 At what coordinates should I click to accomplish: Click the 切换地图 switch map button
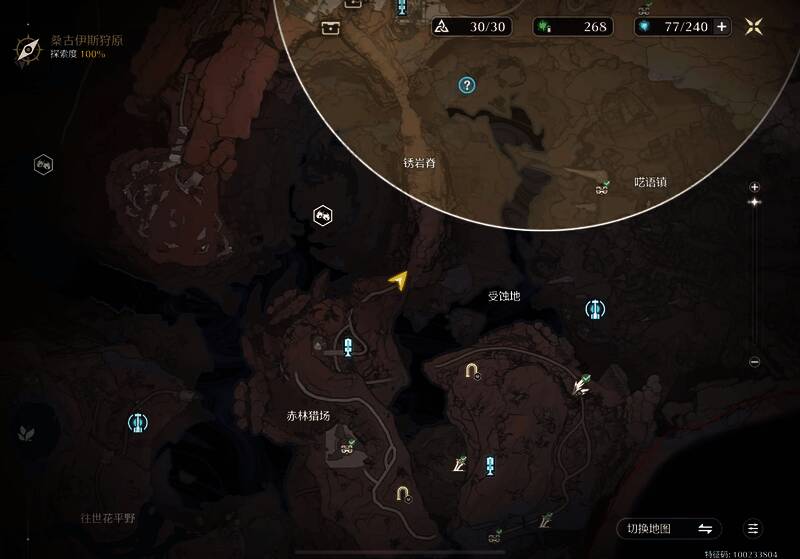tap(669, 529)
